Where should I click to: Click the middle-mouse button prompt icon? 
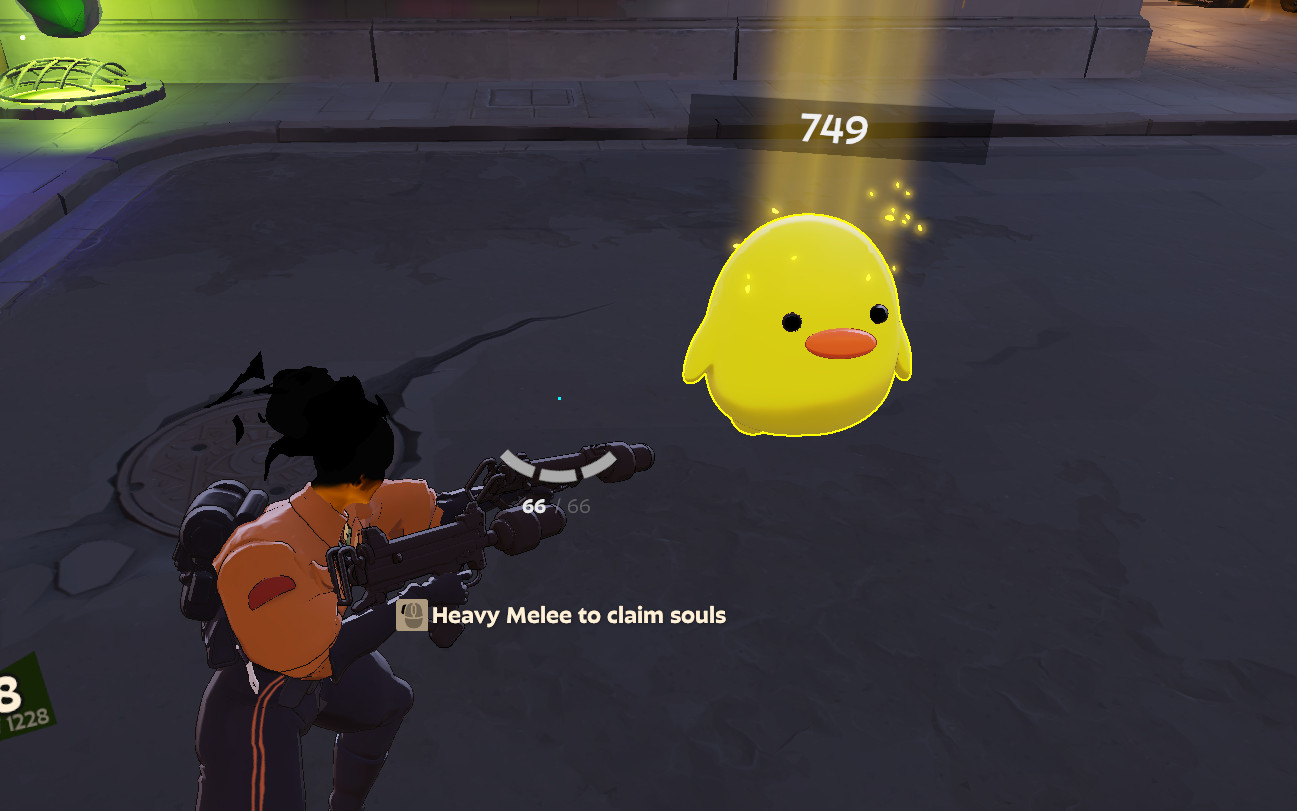point(413,617)
